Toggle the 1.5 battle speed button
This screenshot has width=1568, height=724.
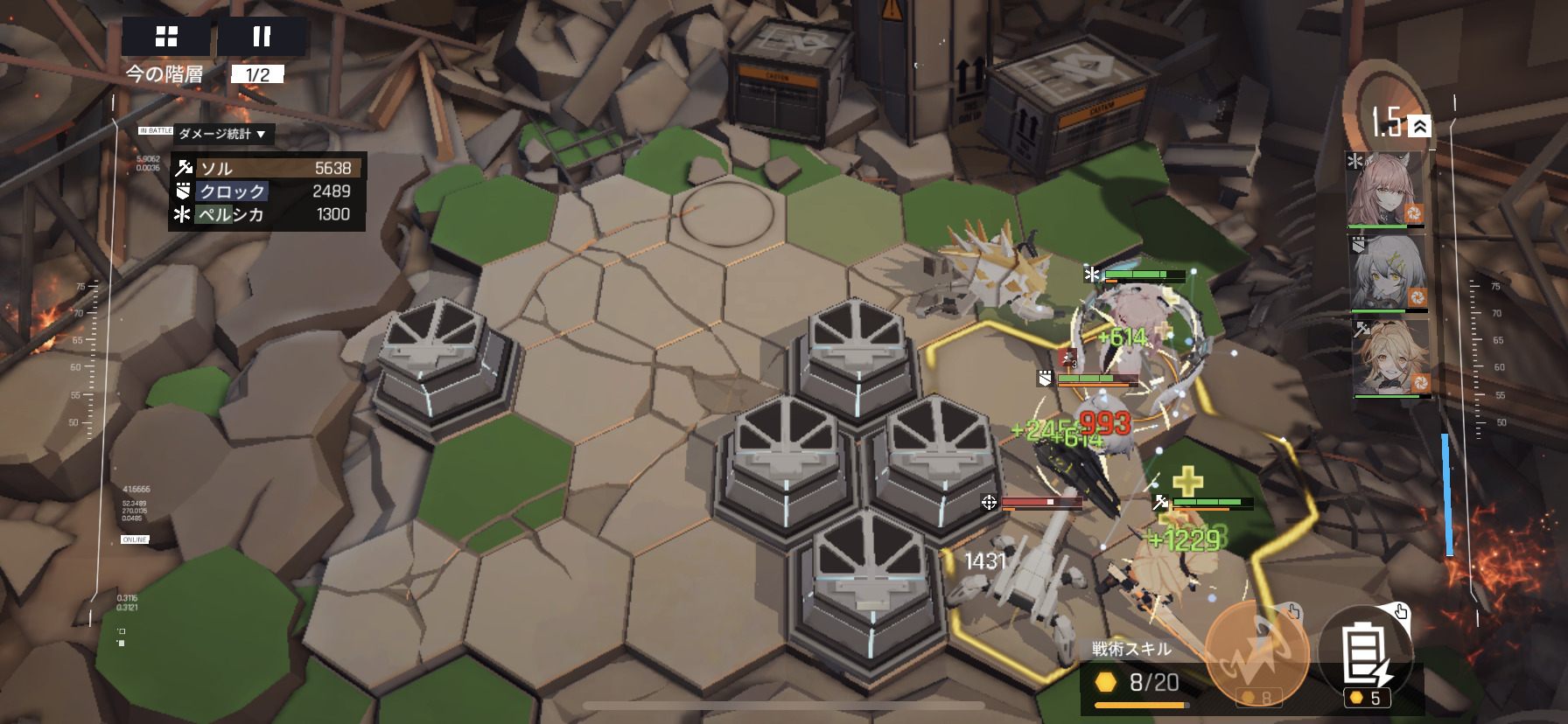(x=1399, y=123)
